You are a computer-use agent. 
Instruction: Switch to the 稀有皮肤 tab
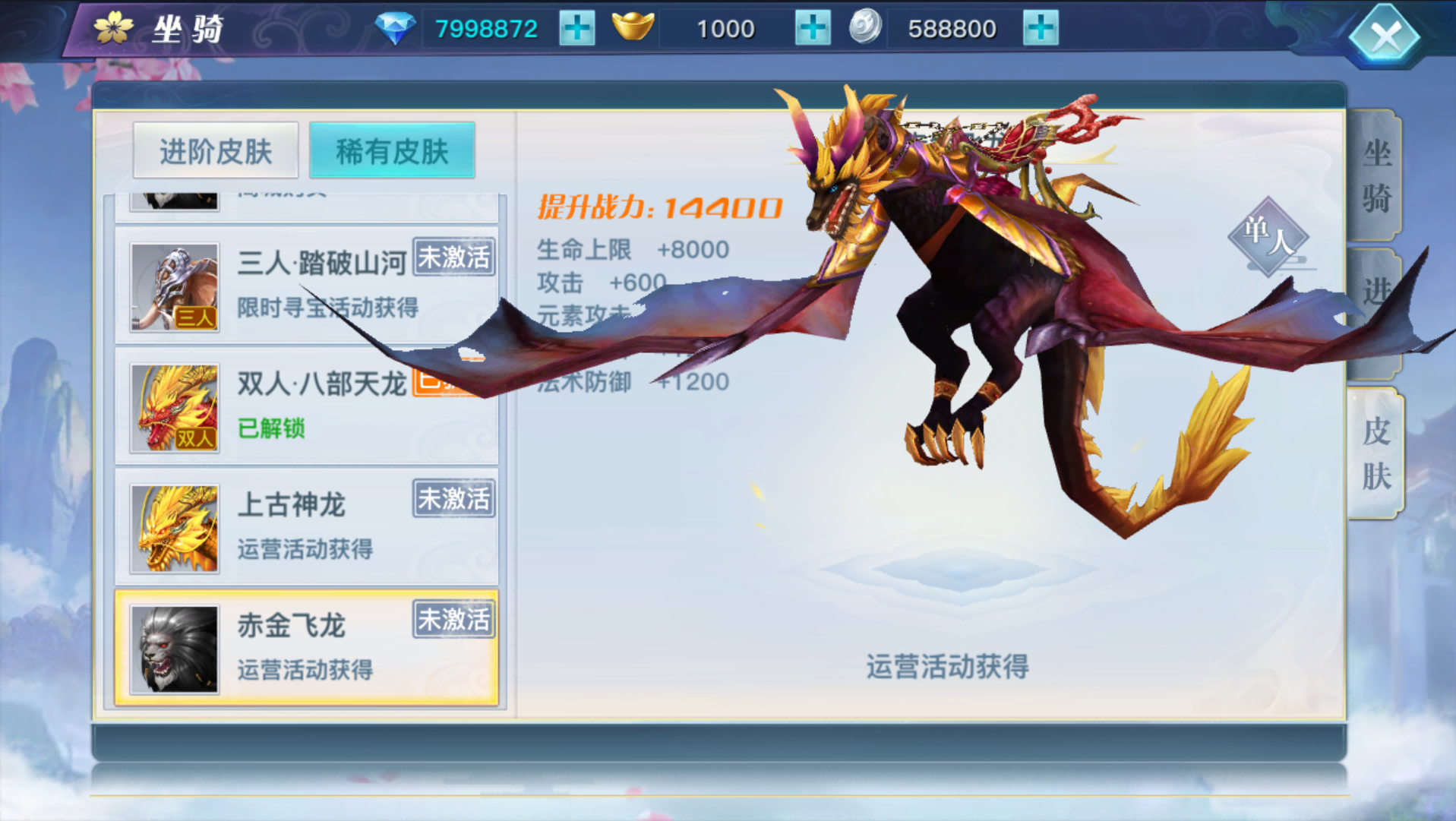coord(391,150)
